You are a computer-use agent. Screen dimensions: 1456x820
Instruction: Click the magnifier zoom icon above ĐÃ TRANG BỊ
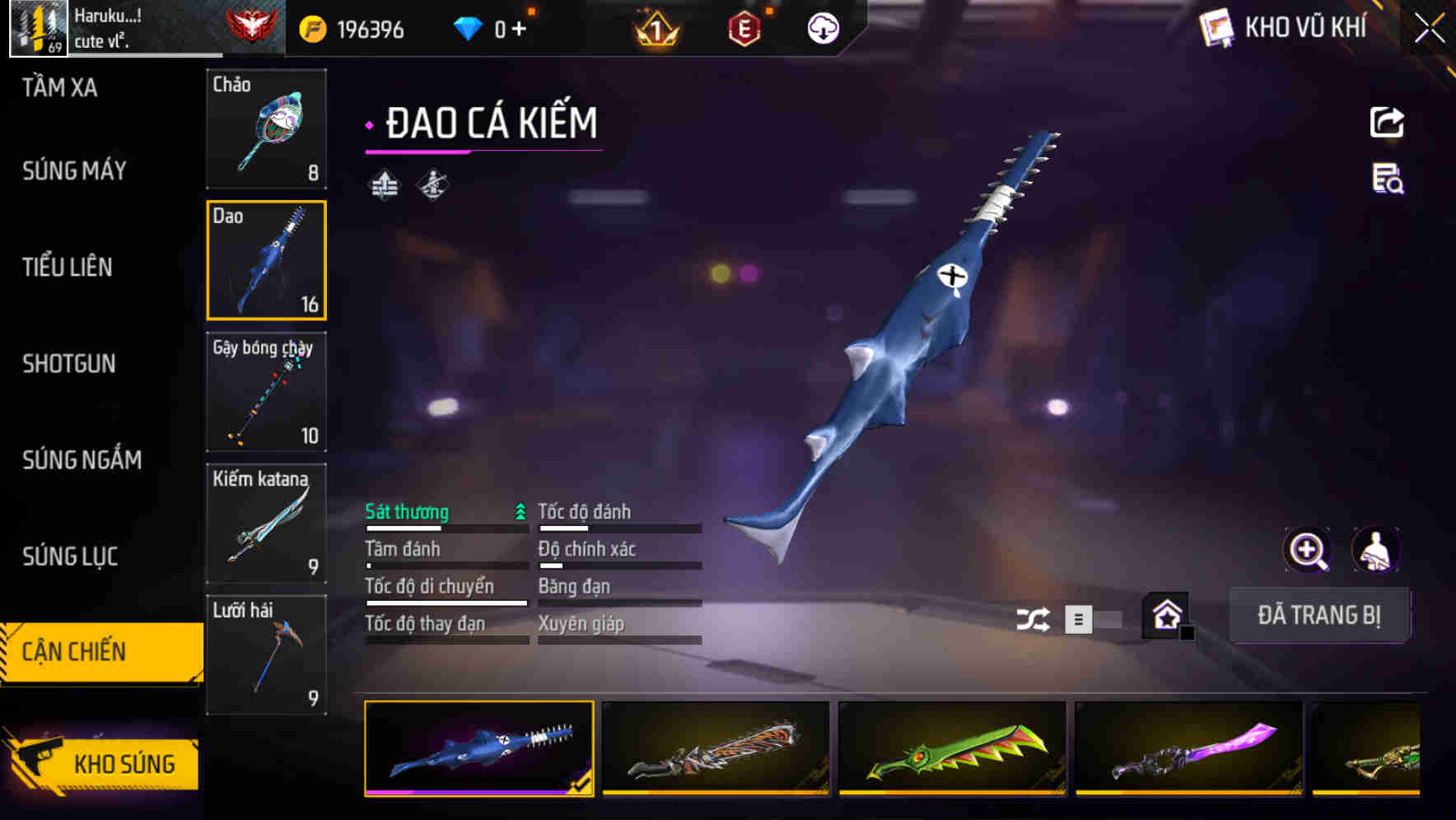(1307, 550)
